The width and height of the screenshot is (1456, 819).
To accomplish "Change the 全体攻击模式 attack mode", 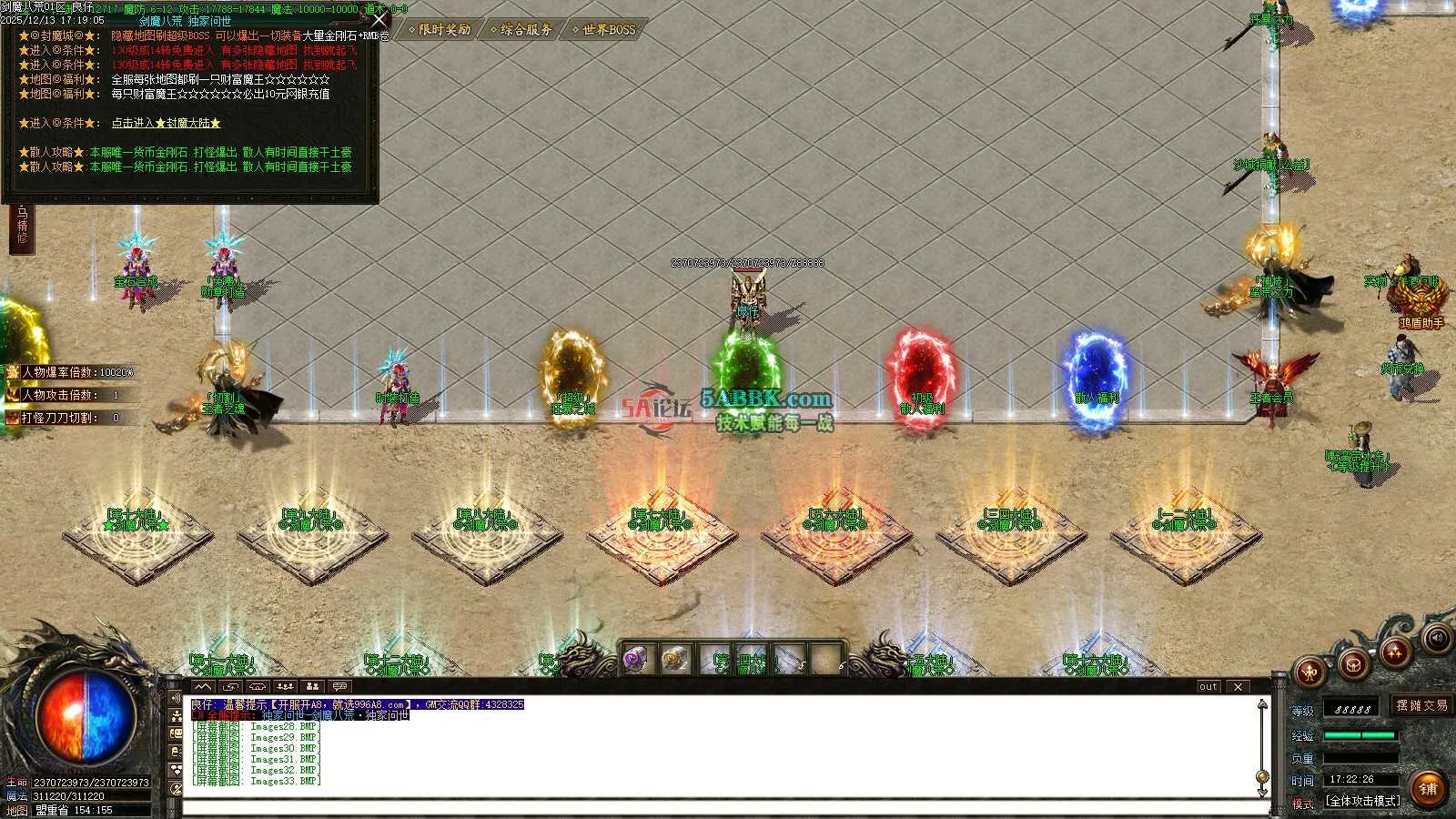I will click(1362, 801).
